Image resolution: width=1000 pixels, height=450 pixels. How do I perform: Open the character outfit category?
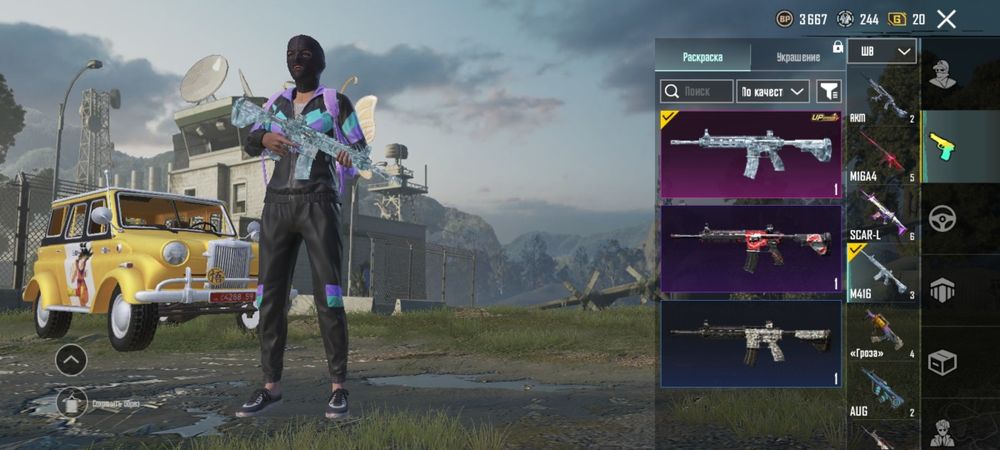(x=942, y=74)
